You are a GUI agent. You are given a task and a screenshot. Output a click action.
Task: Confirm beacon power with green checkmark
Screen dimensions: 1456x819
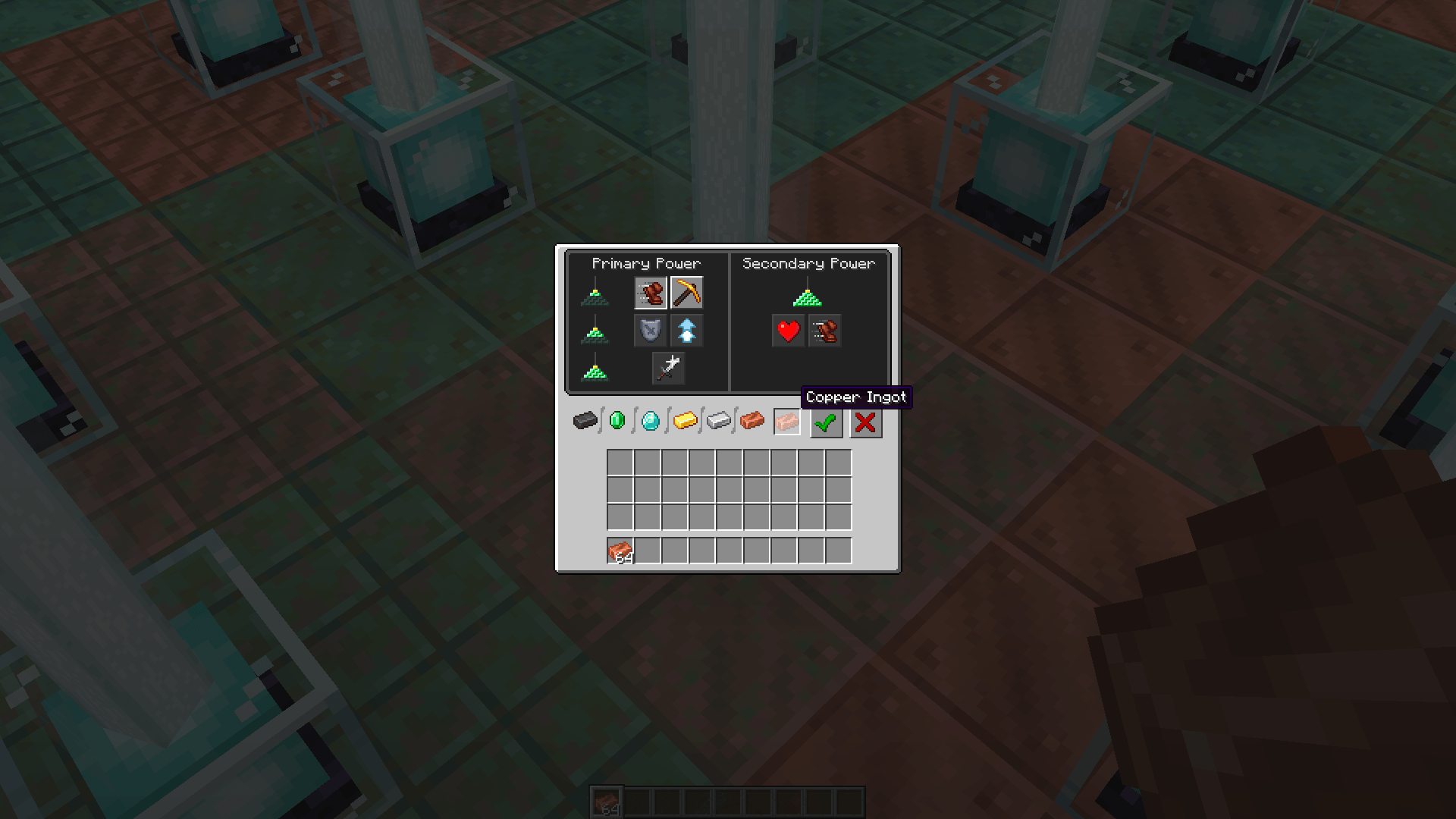[826, 423]
